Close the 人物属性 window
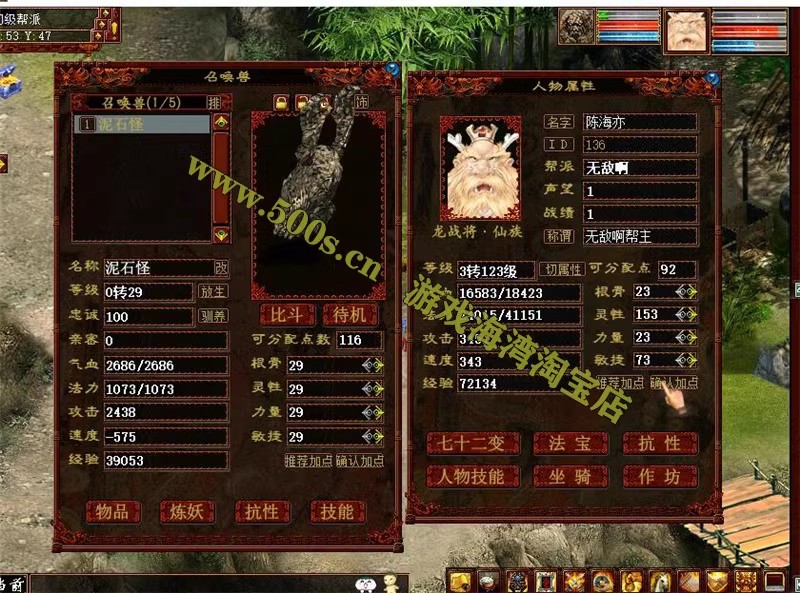The width and height of the screenshot is (800, 593). [712, 78]
